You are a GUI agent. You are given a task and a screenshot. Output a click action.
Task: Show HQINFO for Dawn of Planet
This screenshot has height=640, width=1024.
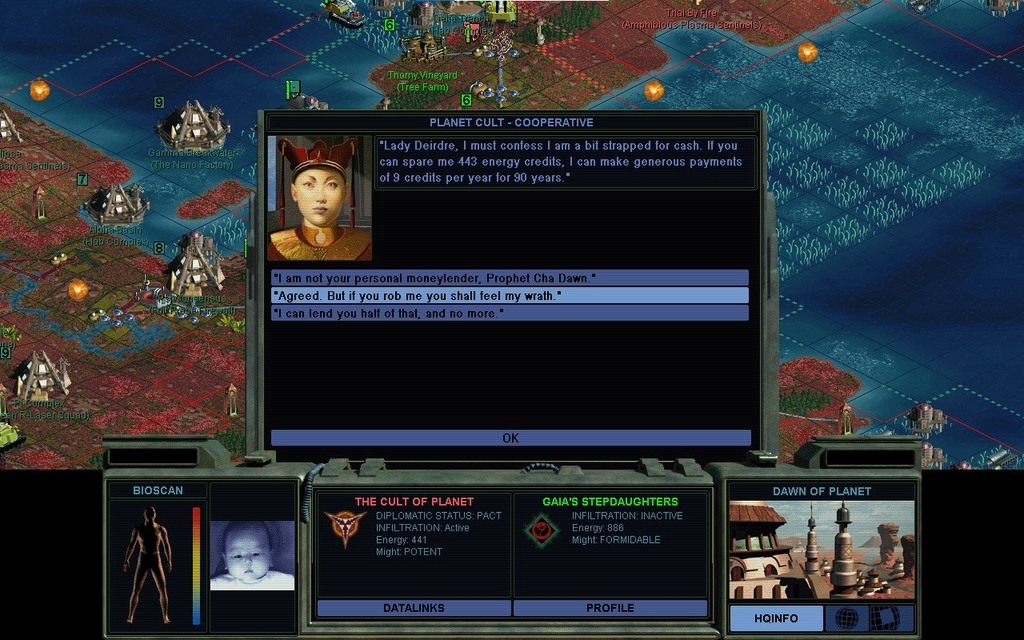[776, 619]
